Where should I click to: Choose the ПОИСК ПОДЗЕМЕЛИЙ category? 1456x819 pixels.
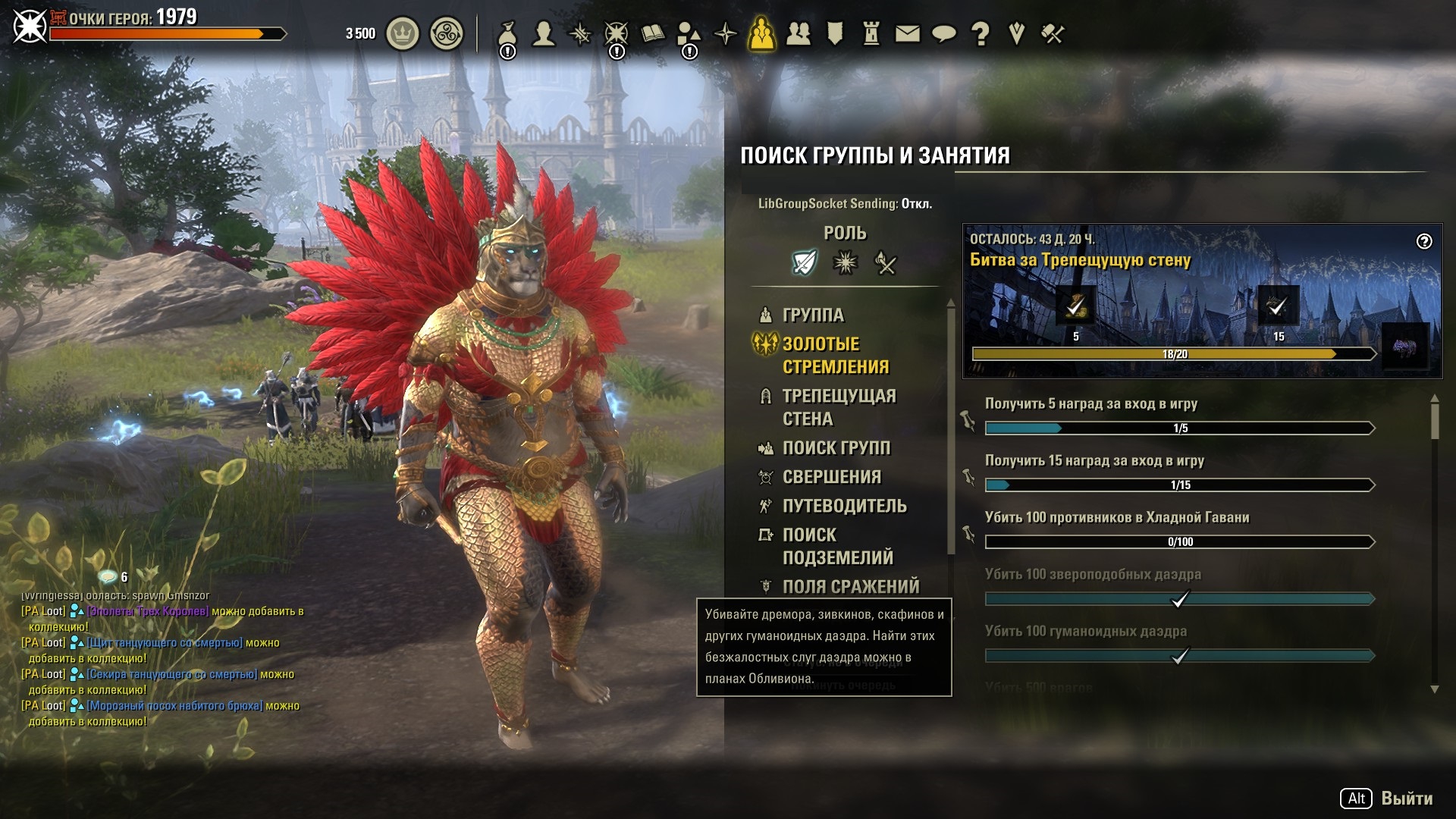(837, 546)
